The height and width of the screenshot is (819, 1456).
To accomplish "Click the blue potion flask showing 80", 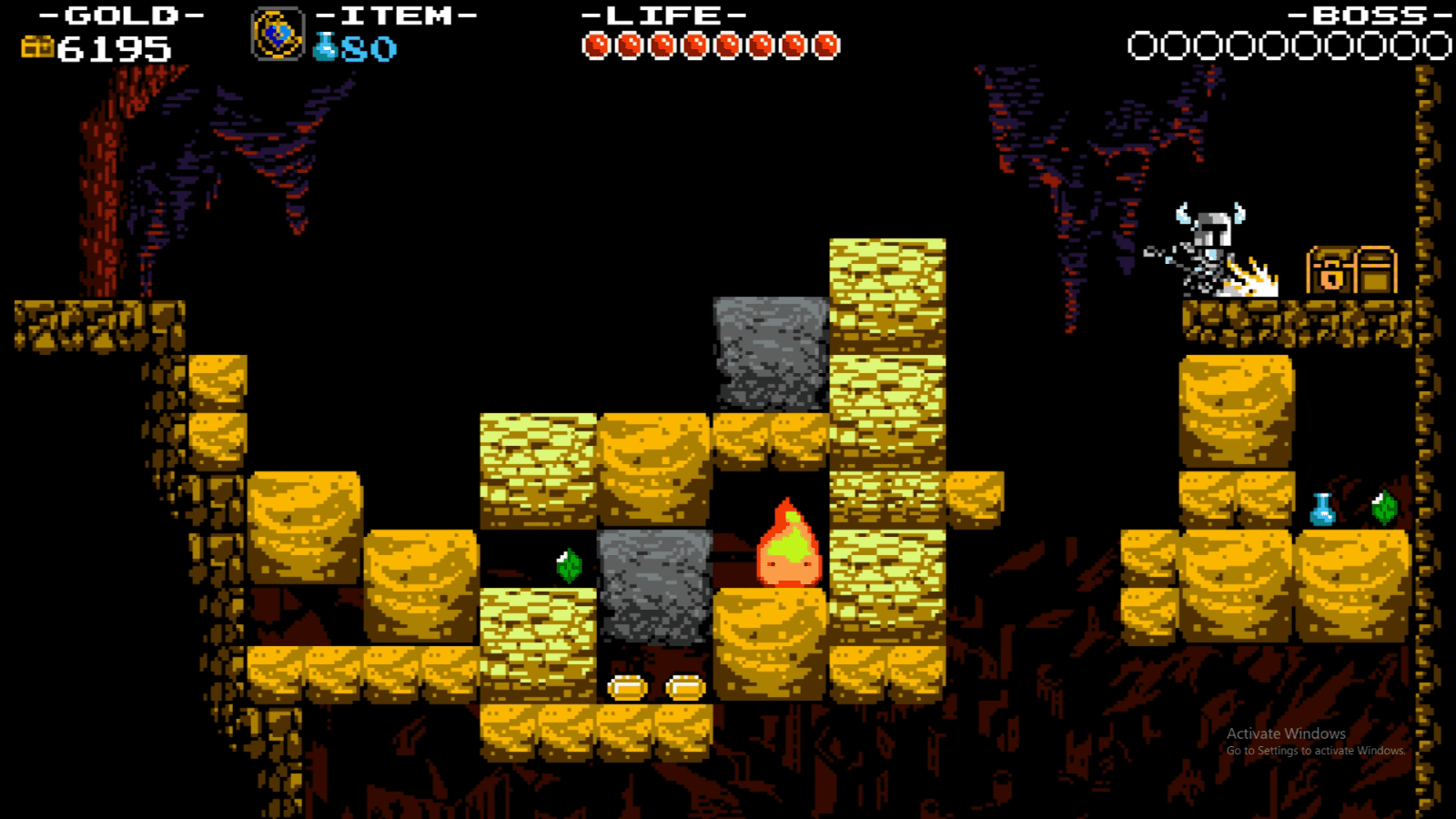I will [323, 47].
